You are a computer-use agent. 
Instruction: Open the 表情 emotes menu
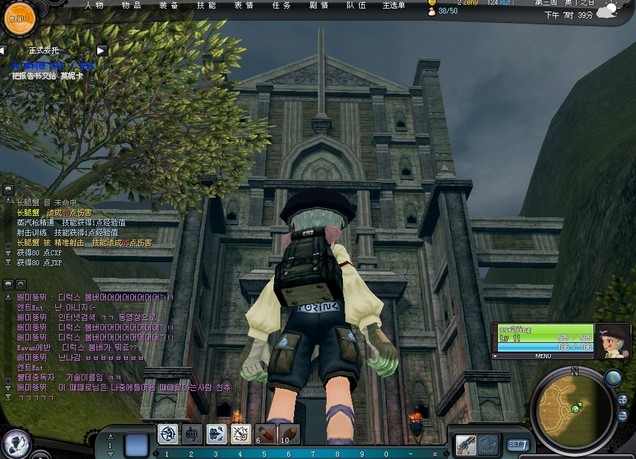pos(243,5)
